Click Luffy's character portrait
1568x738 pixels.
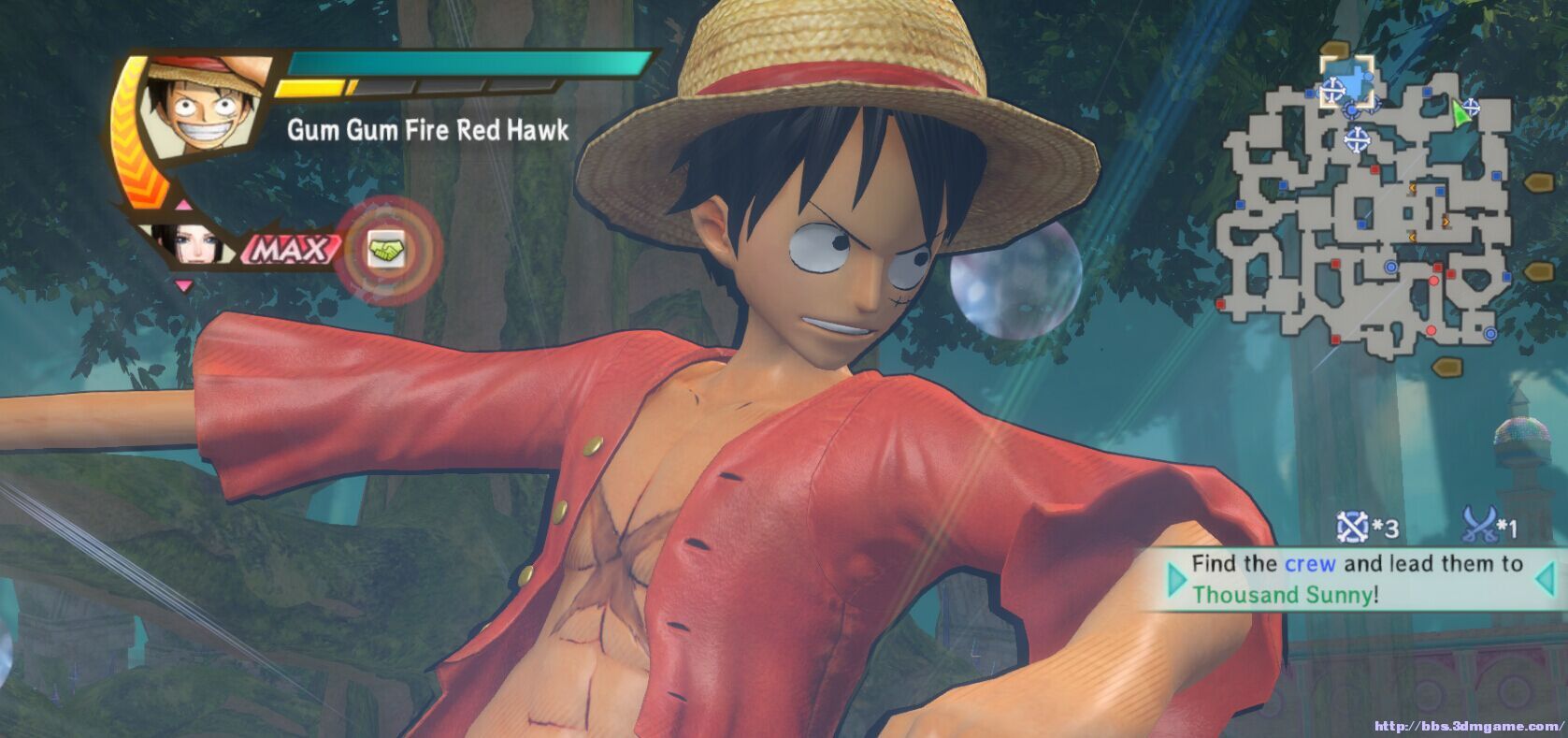204,105
